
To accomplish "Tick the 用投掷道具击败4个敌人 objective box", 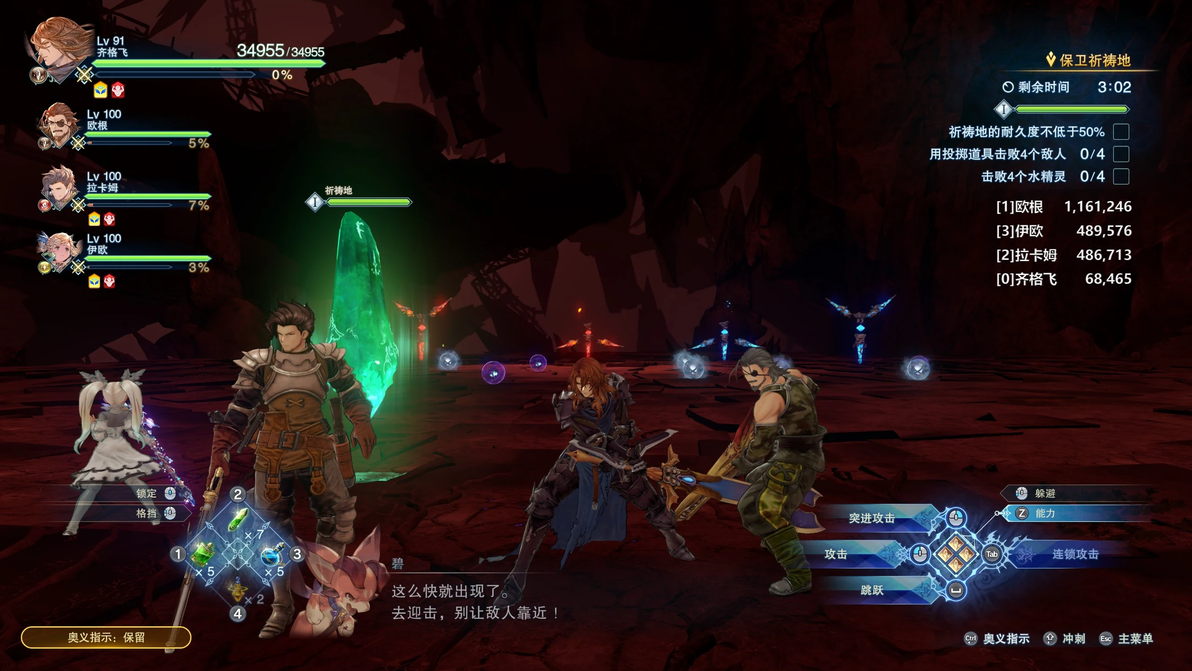I will click(x=1121, y=154).
